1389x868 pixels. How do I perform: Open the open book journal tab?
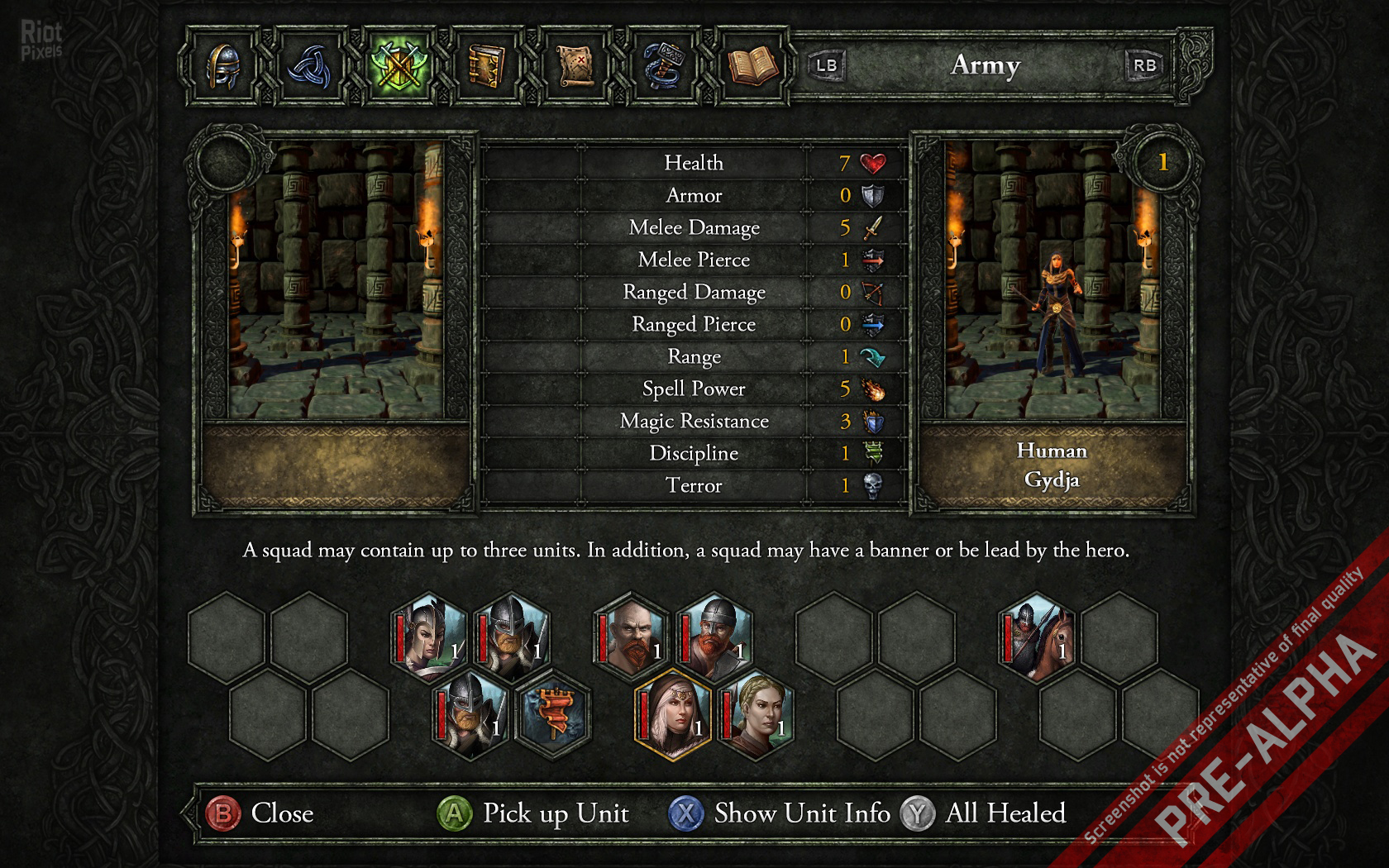pyautogui.click(x=751, y=65)
